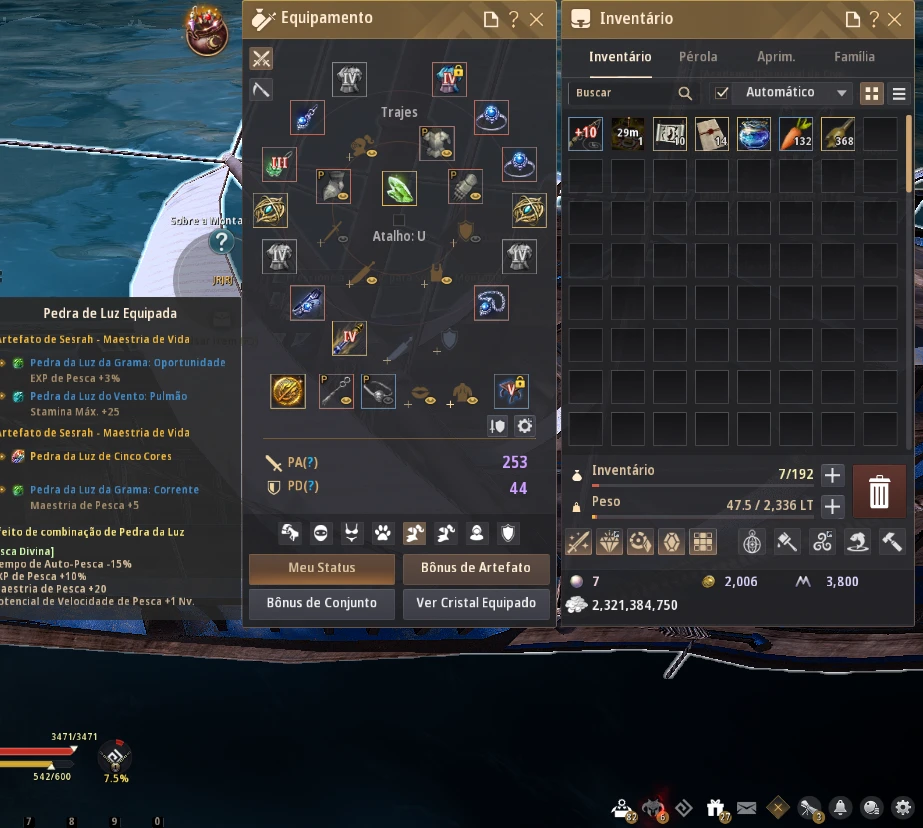Show the Bônus de Artefato details
Viewport: 923px width, 828px height.
[x=475, y=568]
